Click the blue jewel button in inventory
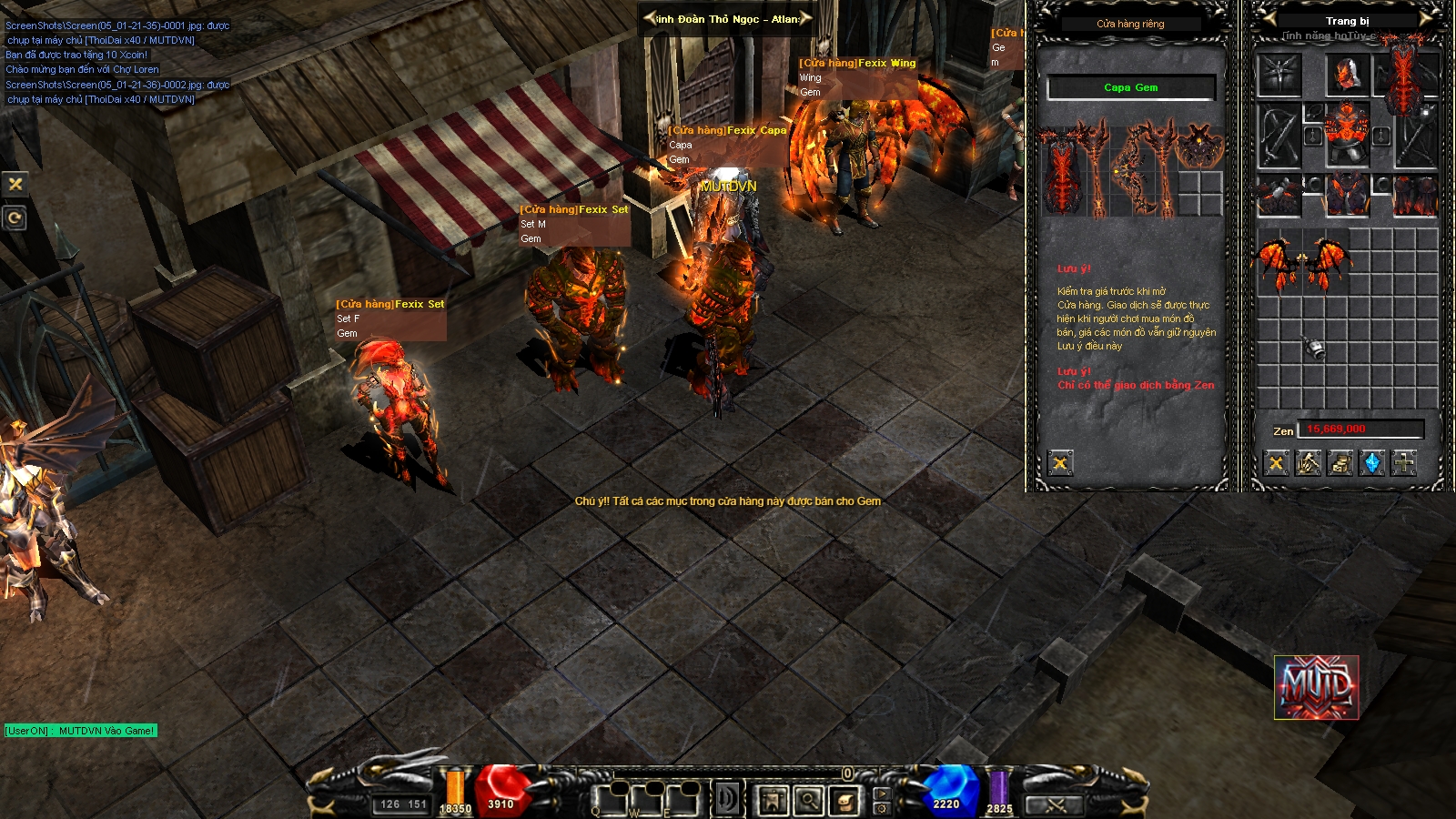Image resolution: width=1456 pixels, height=819 pixels. tap(1372, 464)
